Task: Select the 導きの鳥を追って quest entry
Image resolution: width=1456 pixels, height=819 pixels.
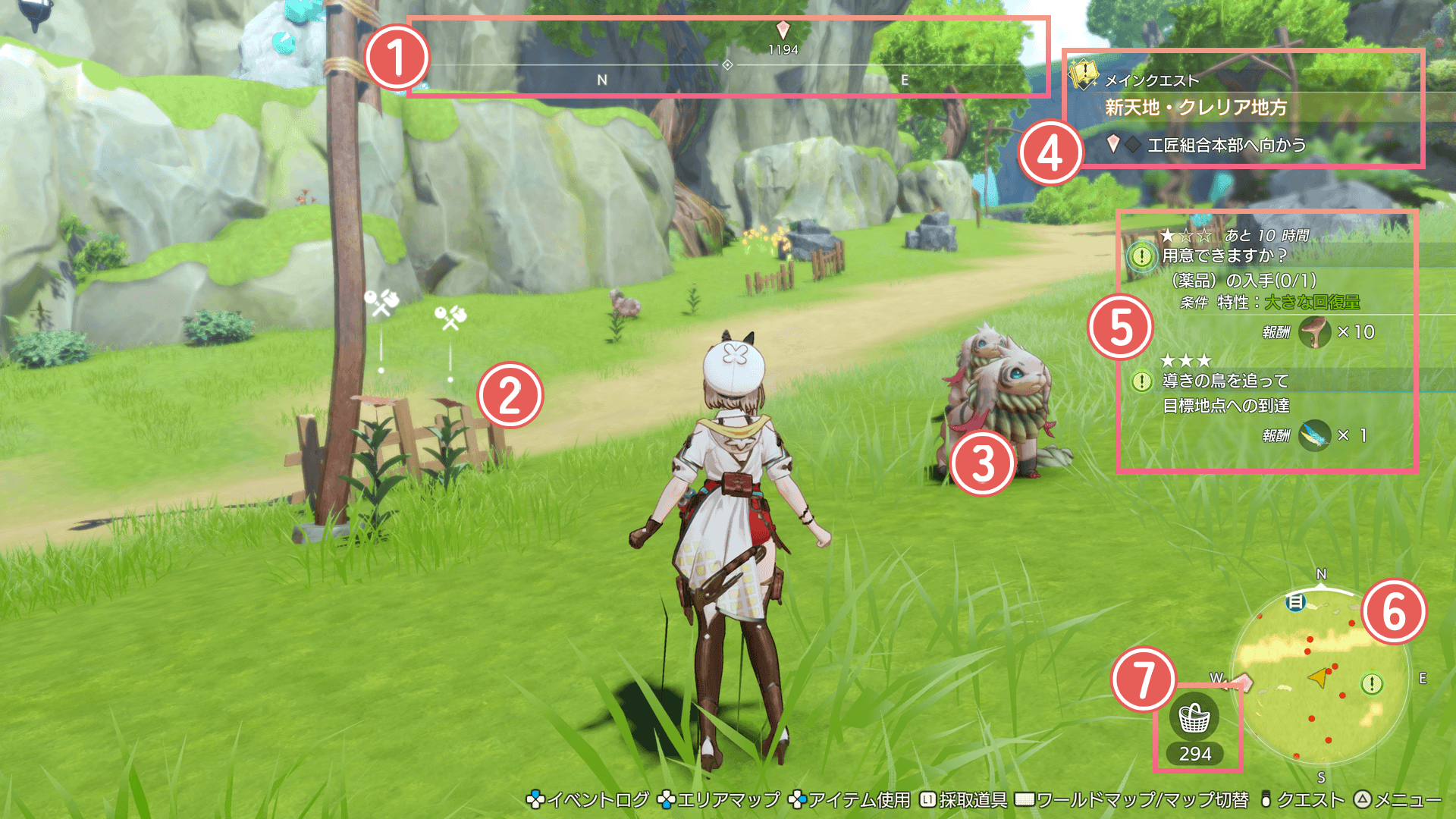Action: 1225,381
